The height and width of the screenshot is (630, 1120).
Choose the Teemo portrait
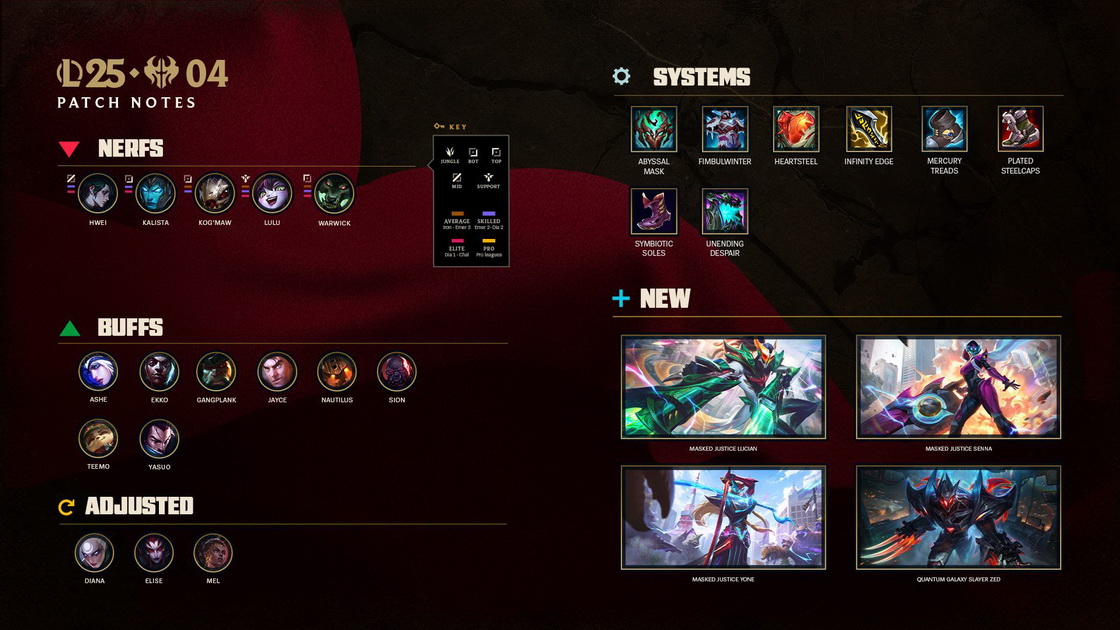click(x=98, y=438)
